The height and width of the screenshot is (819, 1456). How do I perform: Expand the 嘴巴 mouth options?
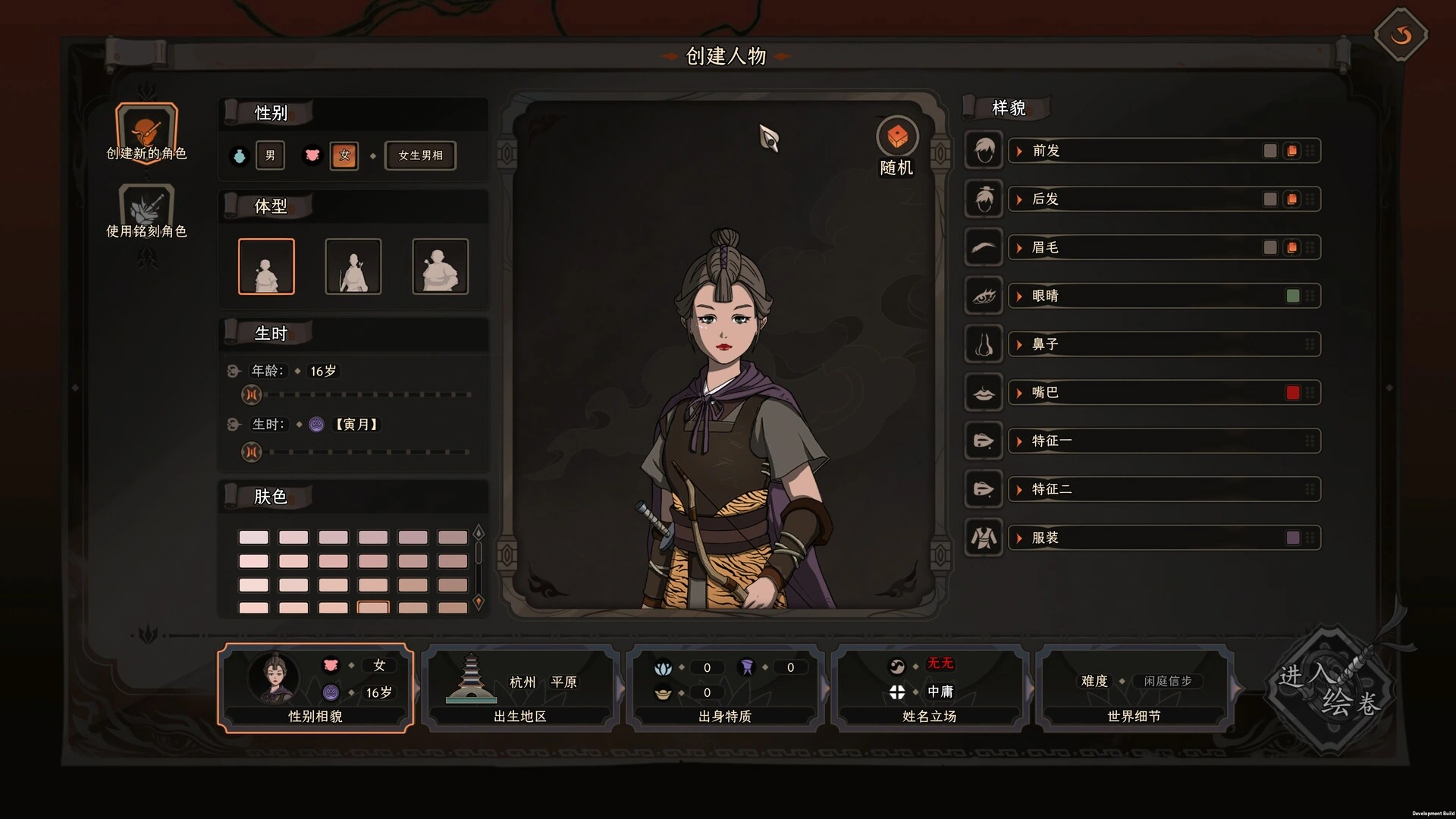tap(1018, 392)
